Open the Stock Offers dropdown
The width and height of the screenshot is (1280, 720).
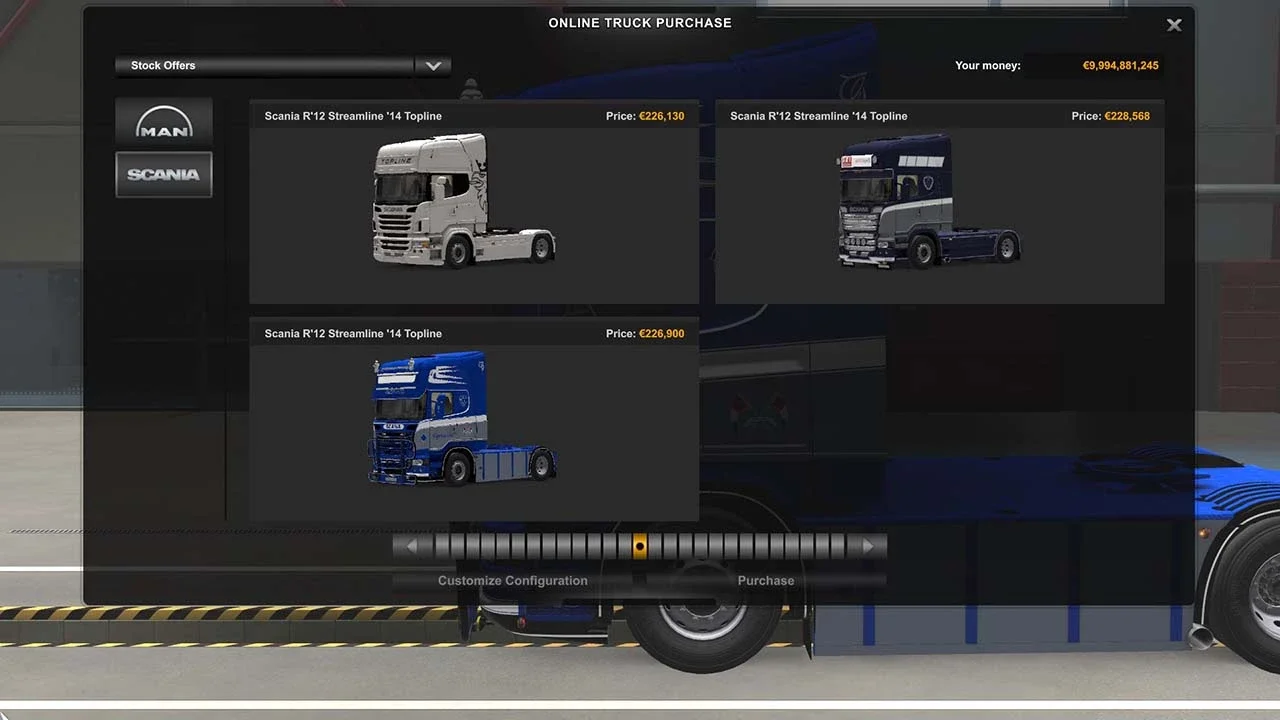pos(263,65)
